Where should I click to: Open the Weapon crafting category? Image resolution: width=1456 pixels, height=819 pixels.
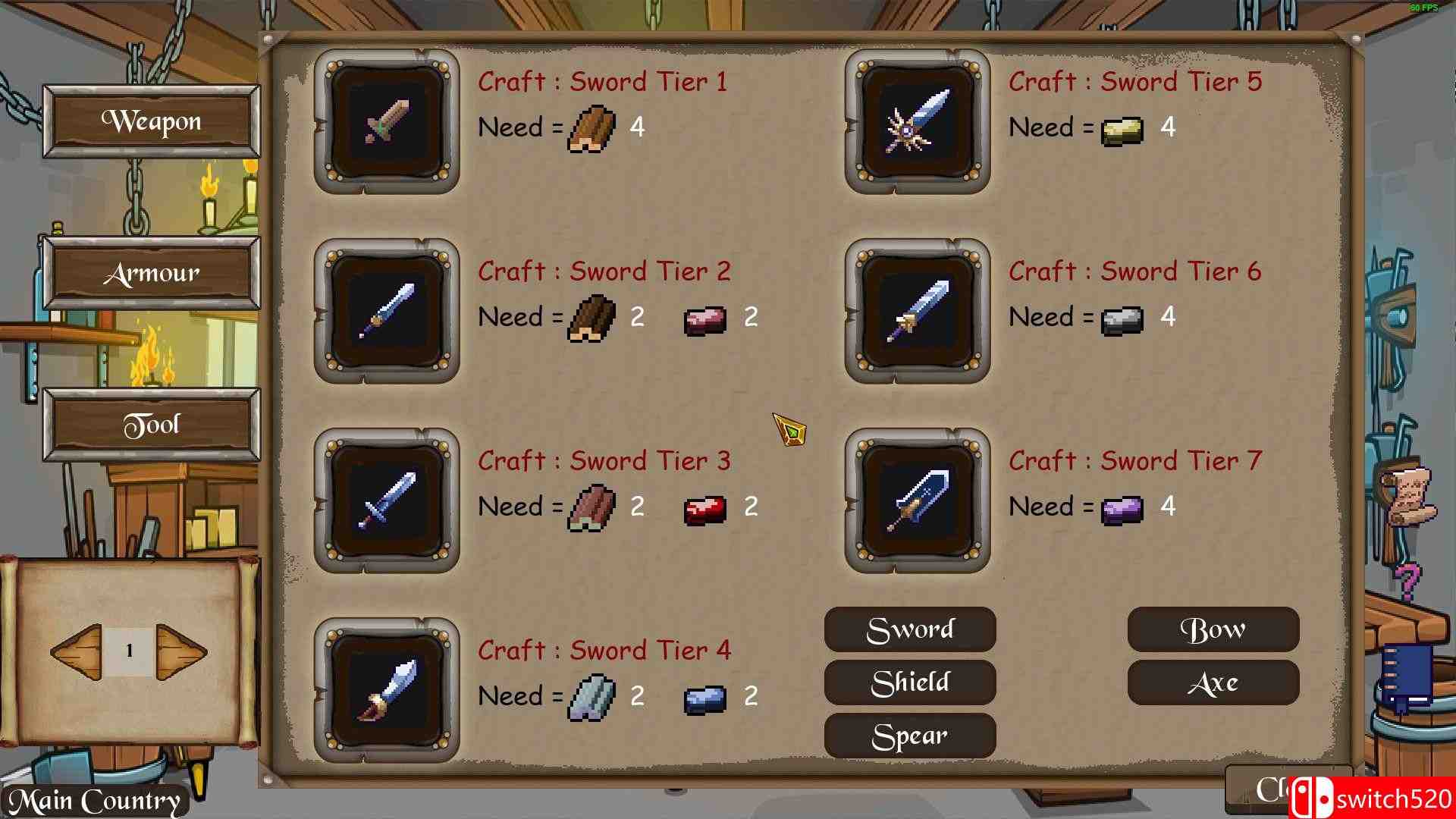(x=152, y=121)
